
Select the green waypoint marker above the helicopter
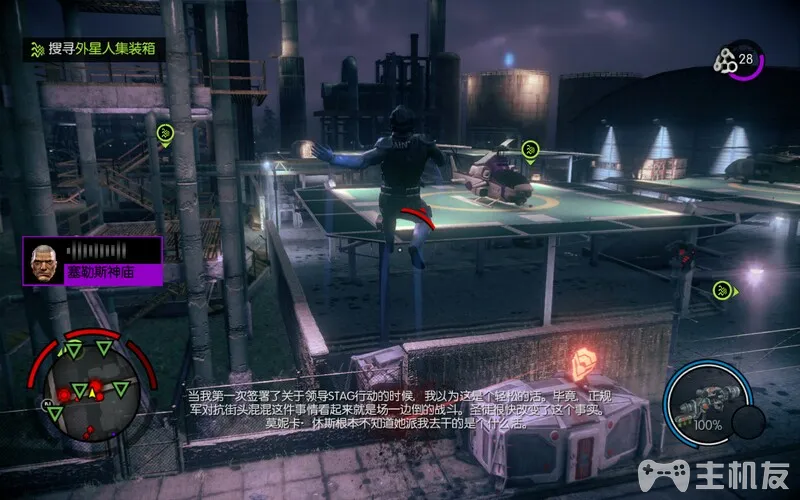point(530,151)
